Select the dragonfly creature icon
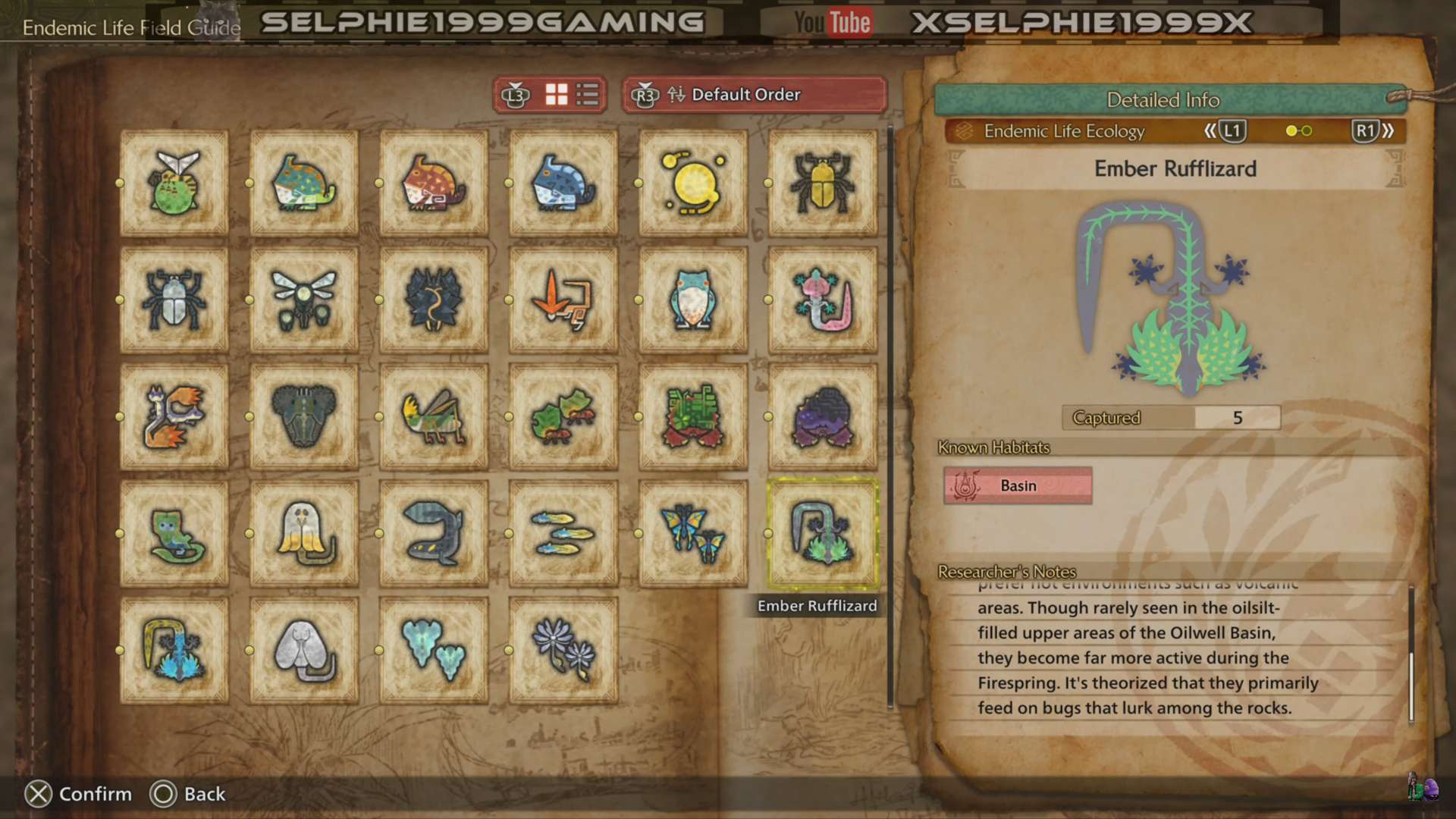This screenshot has width=1456, height=819. [x=303, y=300]
